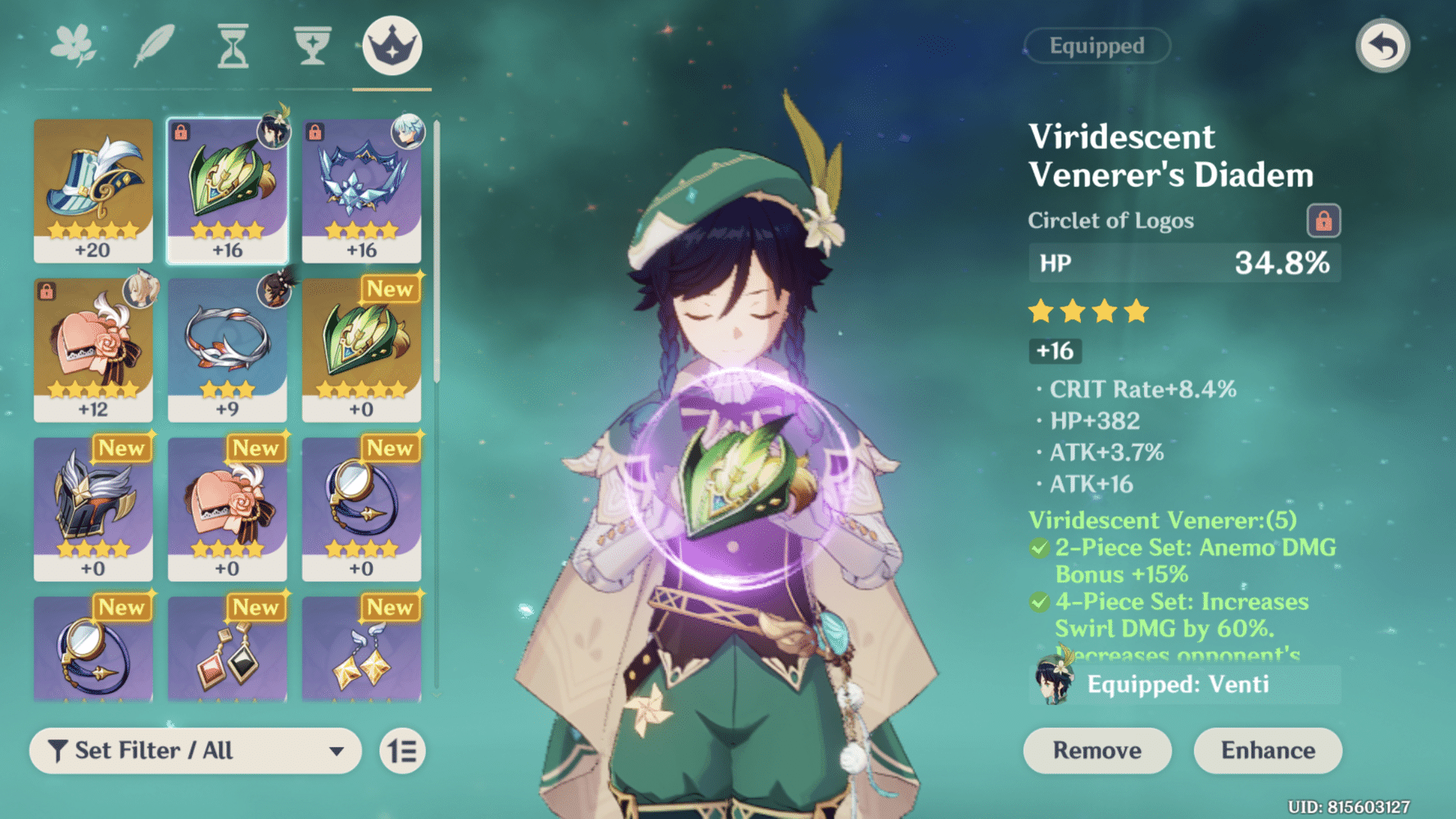Click Venti's portrait beside Equipped: Venti
The image size is (1456, 819).
click(x=1056, y=678)
